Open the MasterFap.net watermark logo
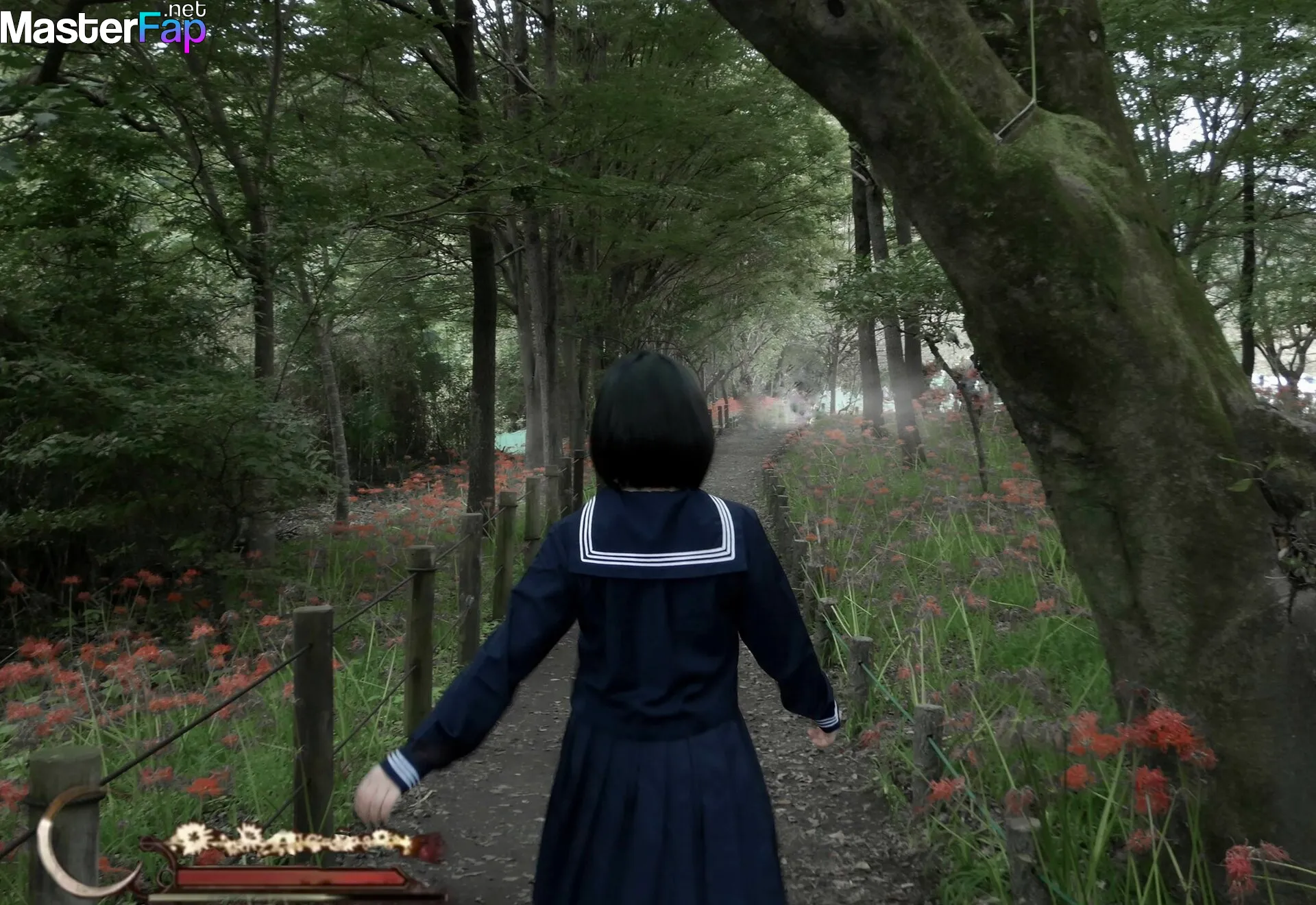The height and width of the screenshot is (905, 1316). (103, 27)
